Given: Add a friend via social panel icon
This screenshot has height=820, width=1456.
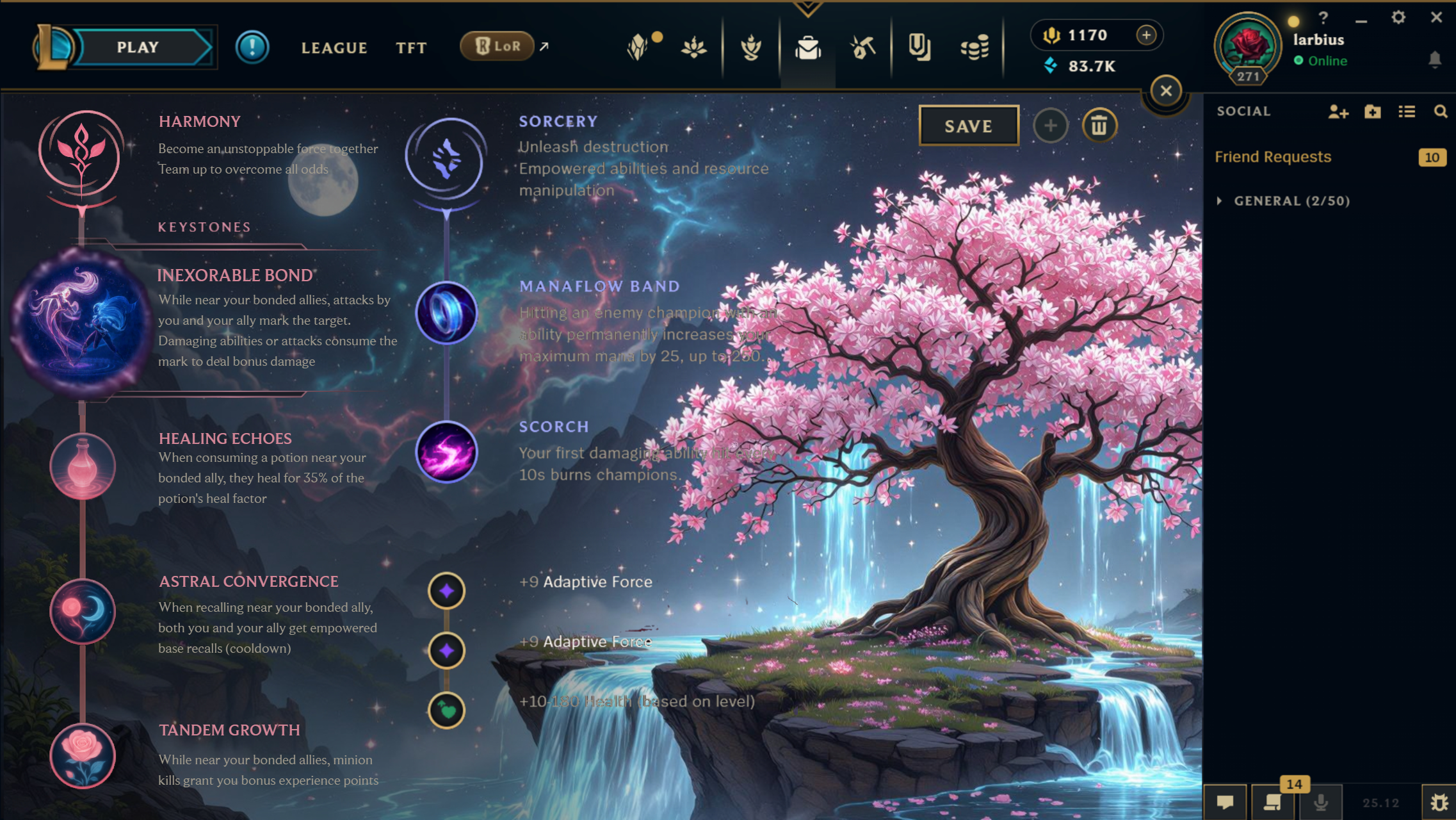Looking at the screenshot, I should [1338, 112].
